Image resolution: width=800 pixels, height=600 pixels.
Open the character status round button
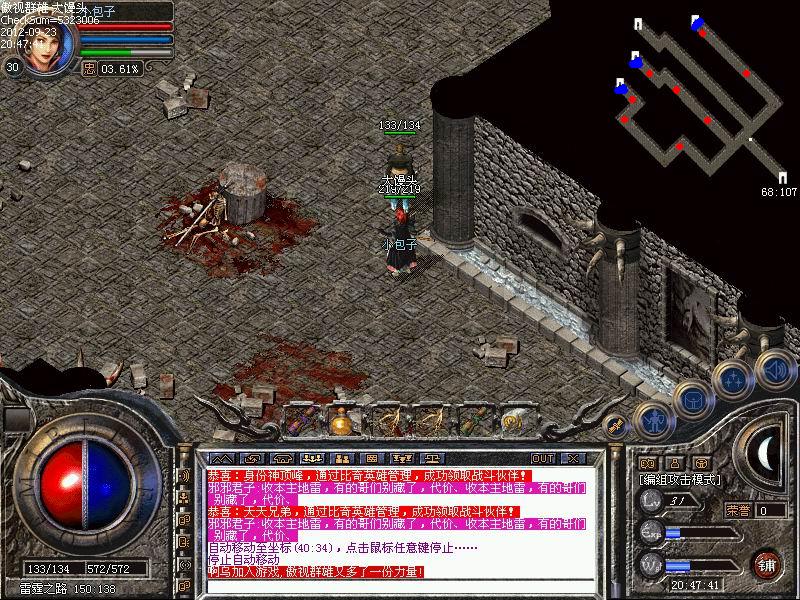(x=651, y=420)
